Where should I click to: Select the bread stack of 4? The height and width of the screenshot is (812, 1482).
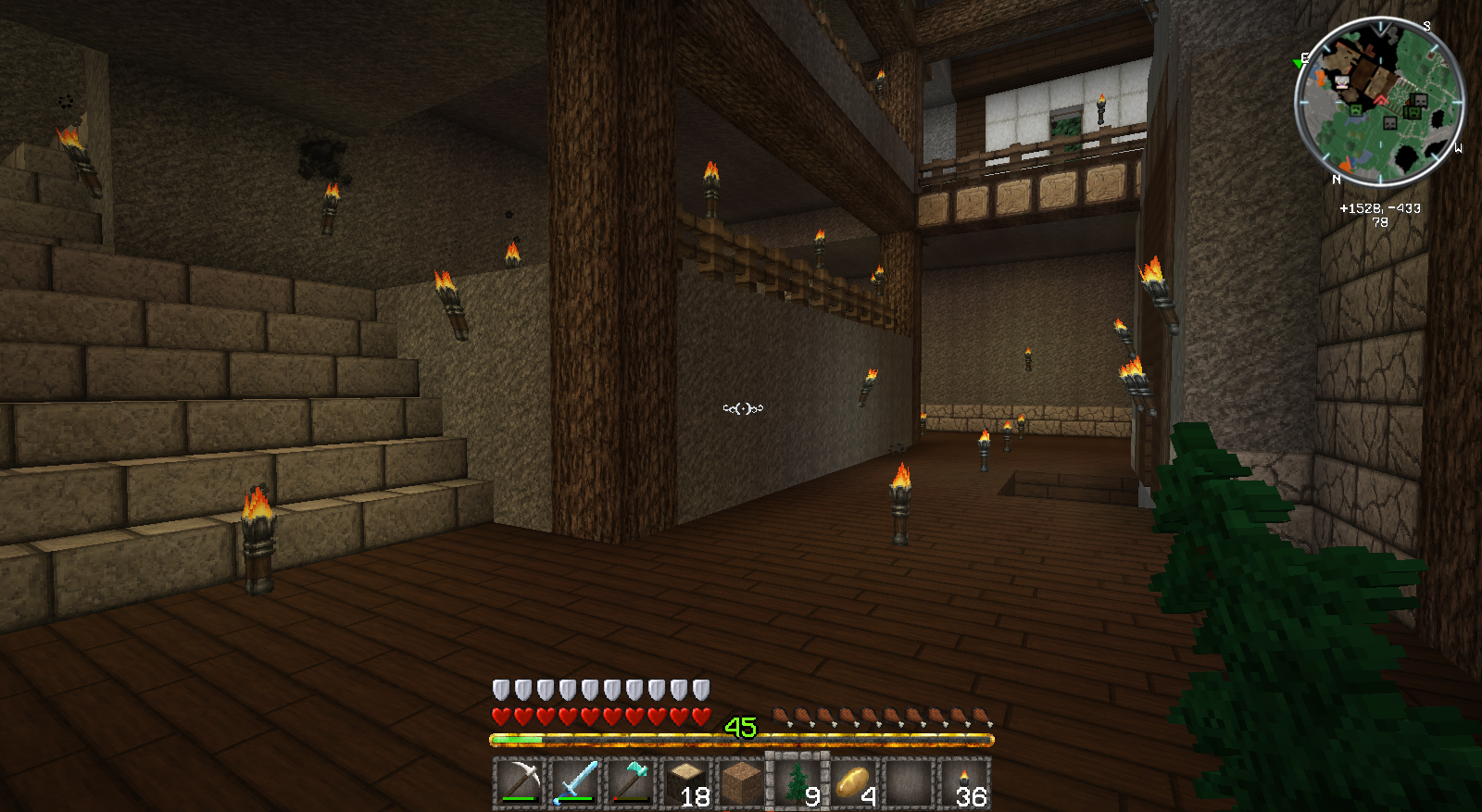click(x=853, y=782)
